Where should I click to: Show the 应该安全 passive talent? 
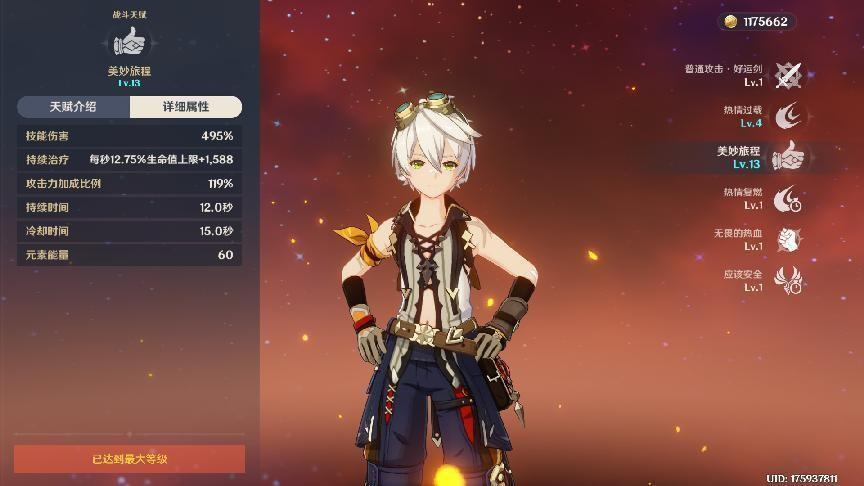pyautogui.click(x=789, y=280)
